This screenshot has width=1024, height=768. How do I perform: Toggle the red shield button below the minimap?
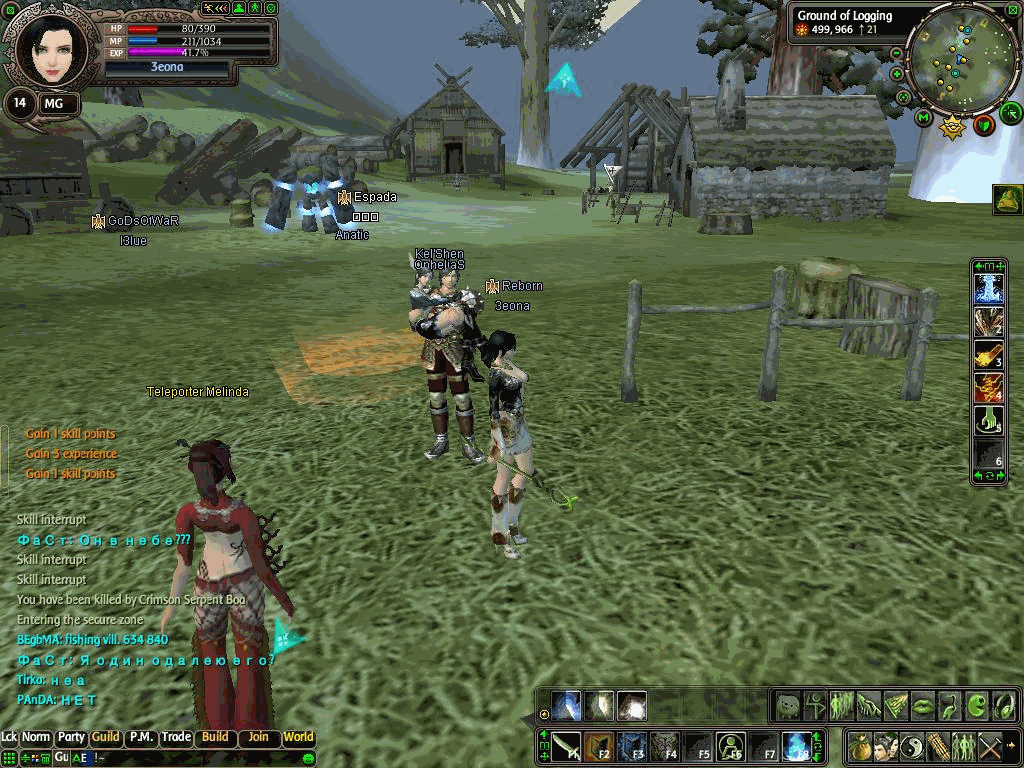tap(984, 125)
